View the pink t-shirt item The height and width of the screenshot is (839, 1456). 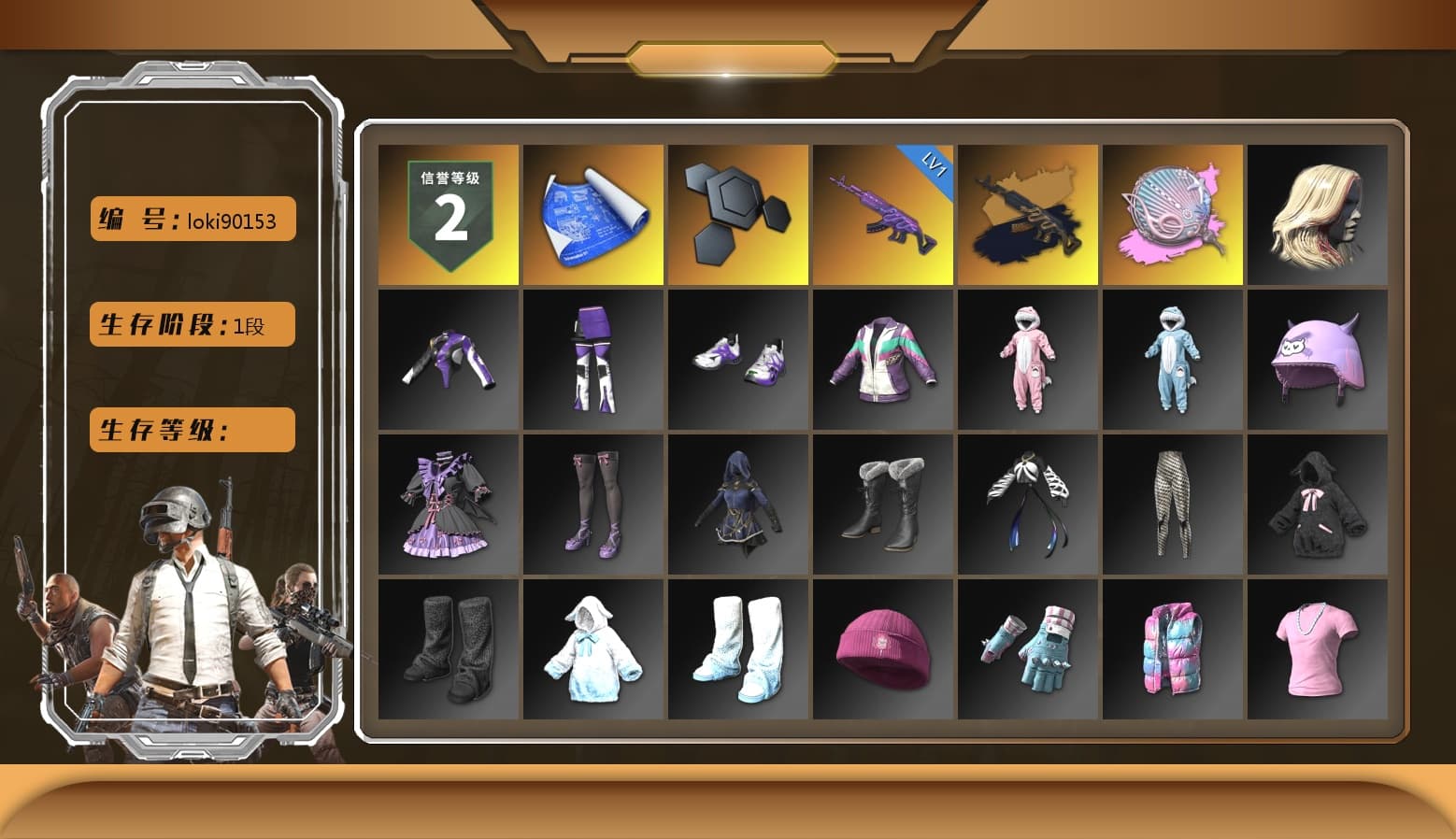pos(1318,649)
